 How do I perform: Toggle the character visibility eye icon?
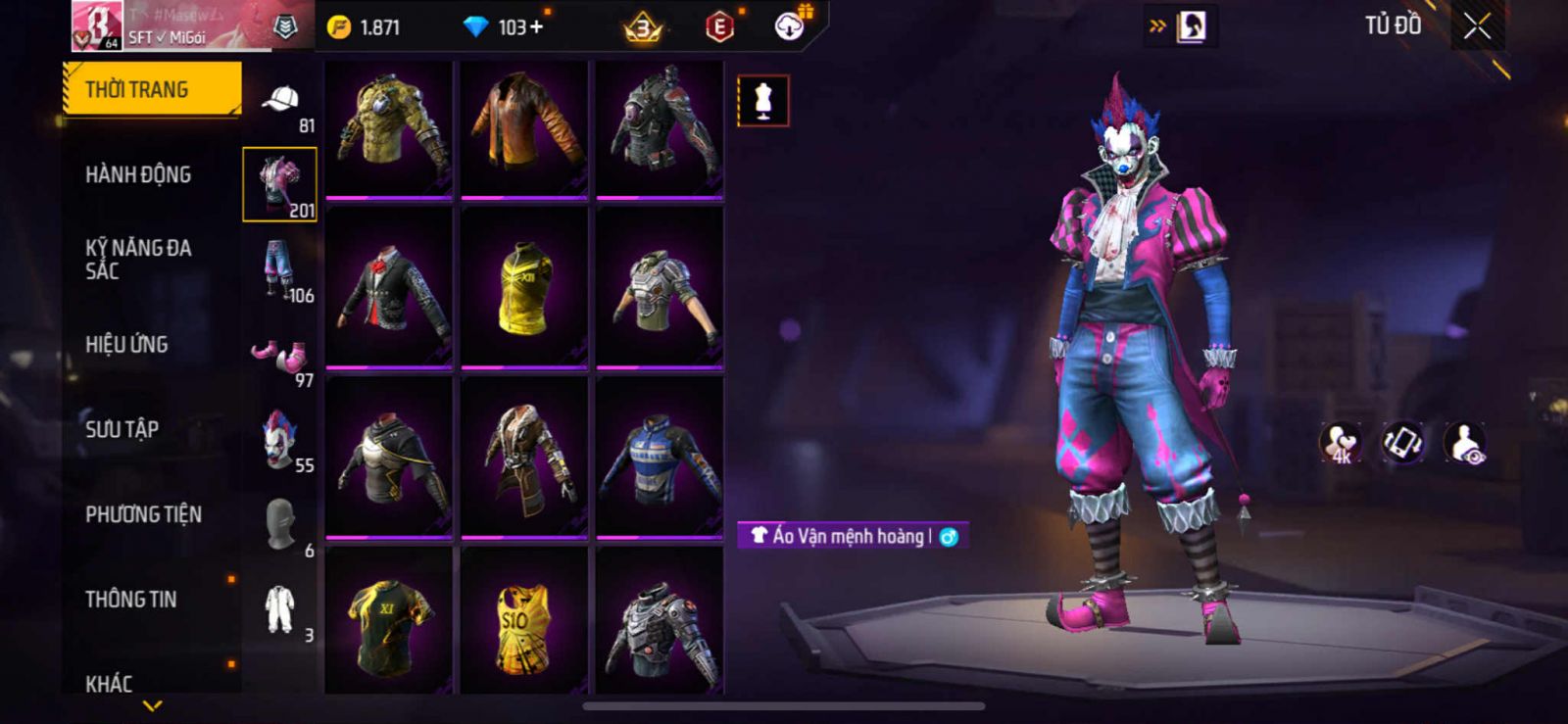click(x=1465, y=443)
